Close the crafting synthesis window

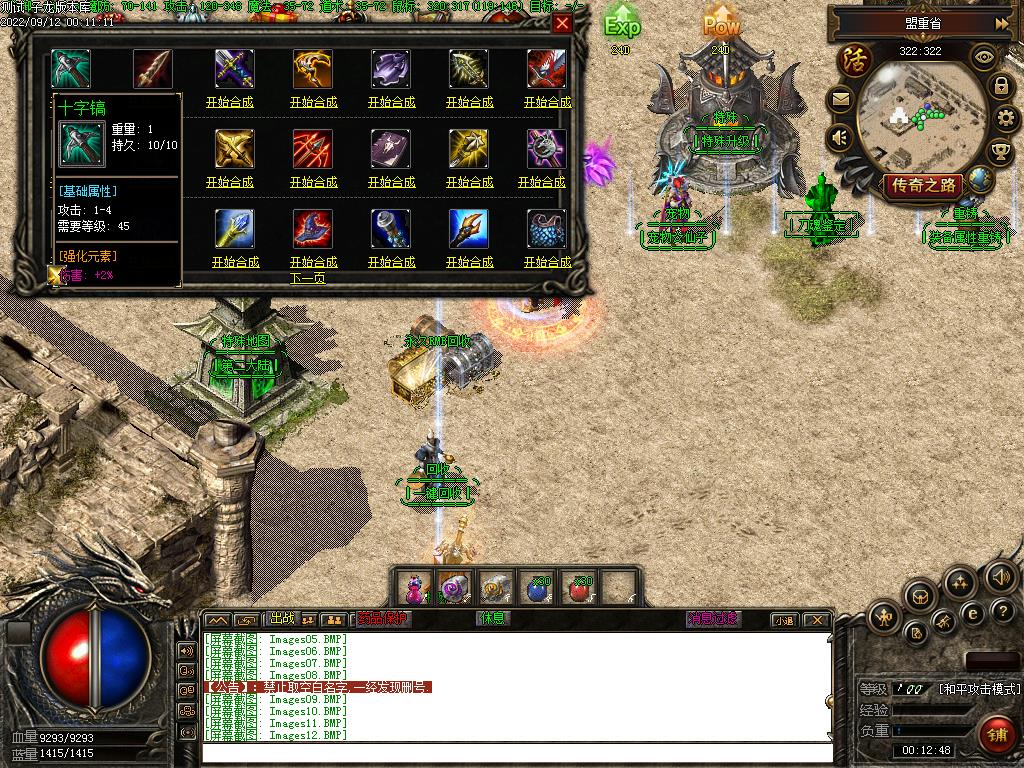coord(562,24)
